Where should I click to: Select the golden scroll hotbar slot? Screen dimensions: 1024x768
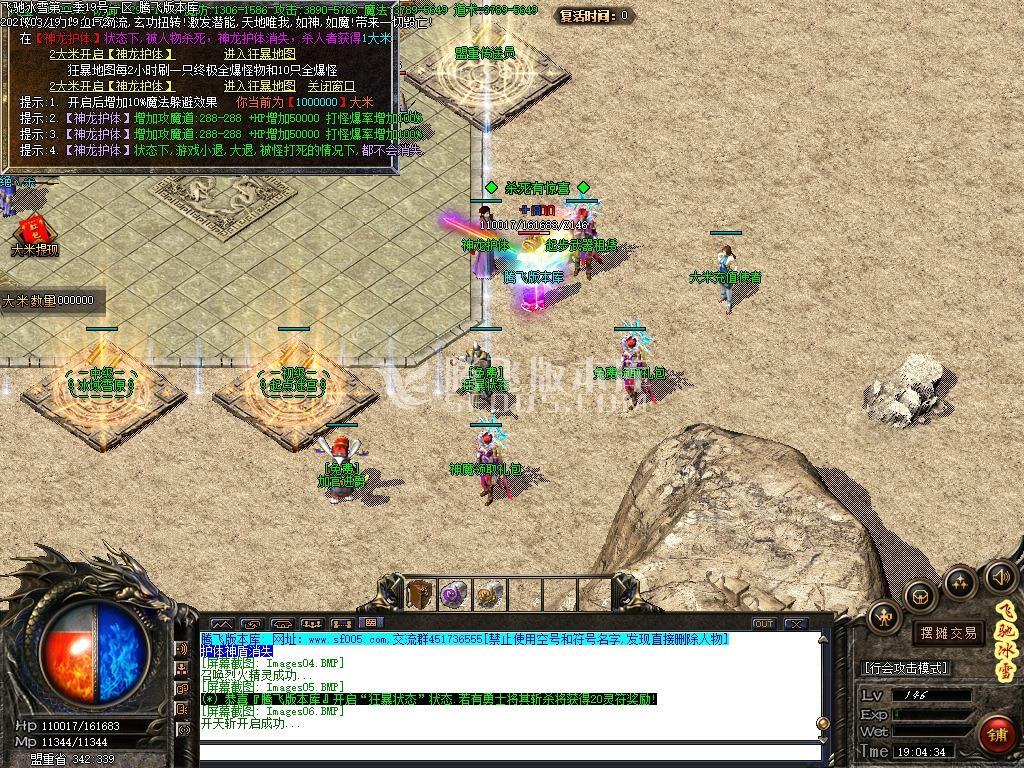[x=488, y=594]
